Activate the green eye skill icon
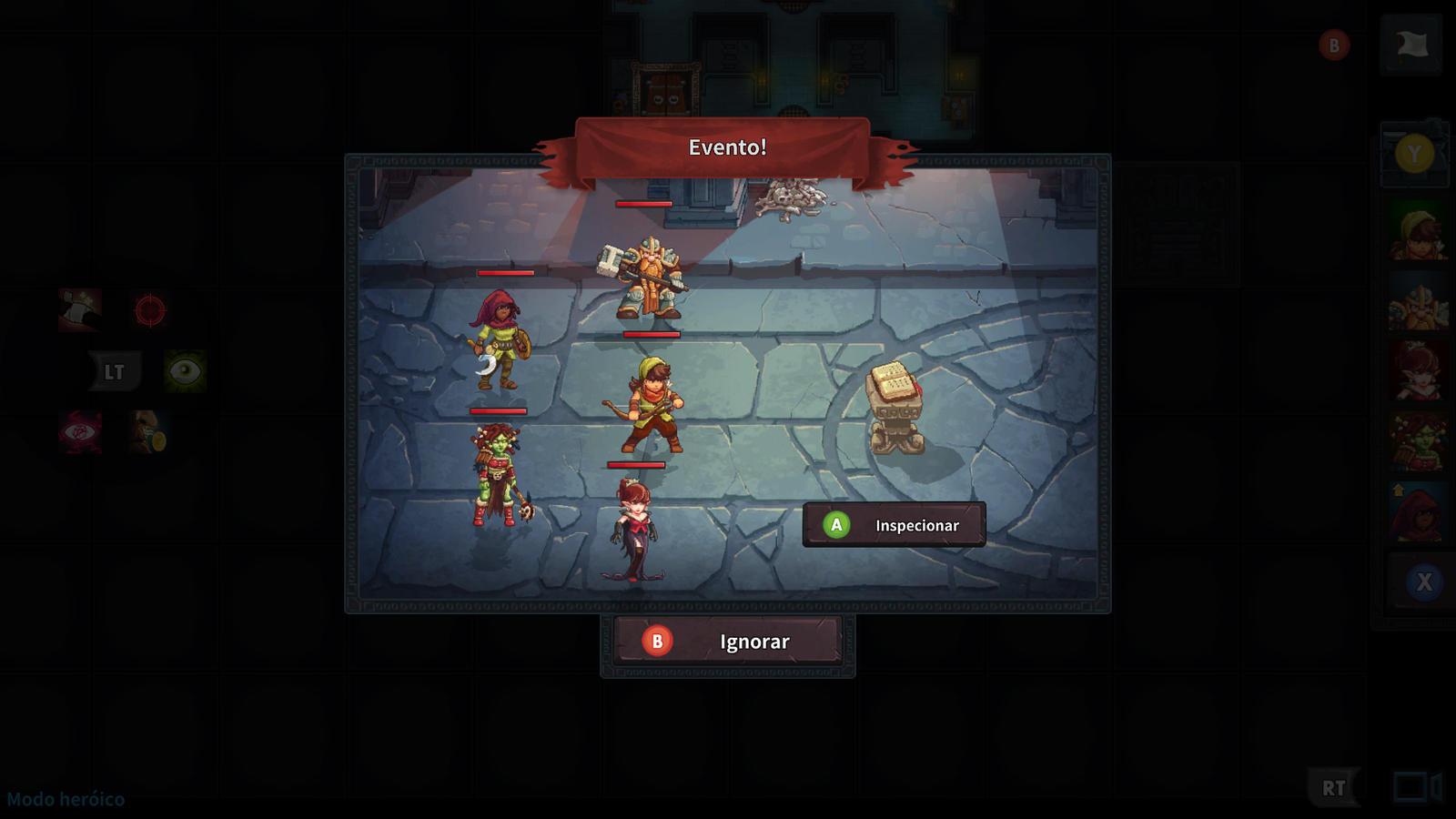Viewport: 1456px width, 819px height. (x=185, y=371)
